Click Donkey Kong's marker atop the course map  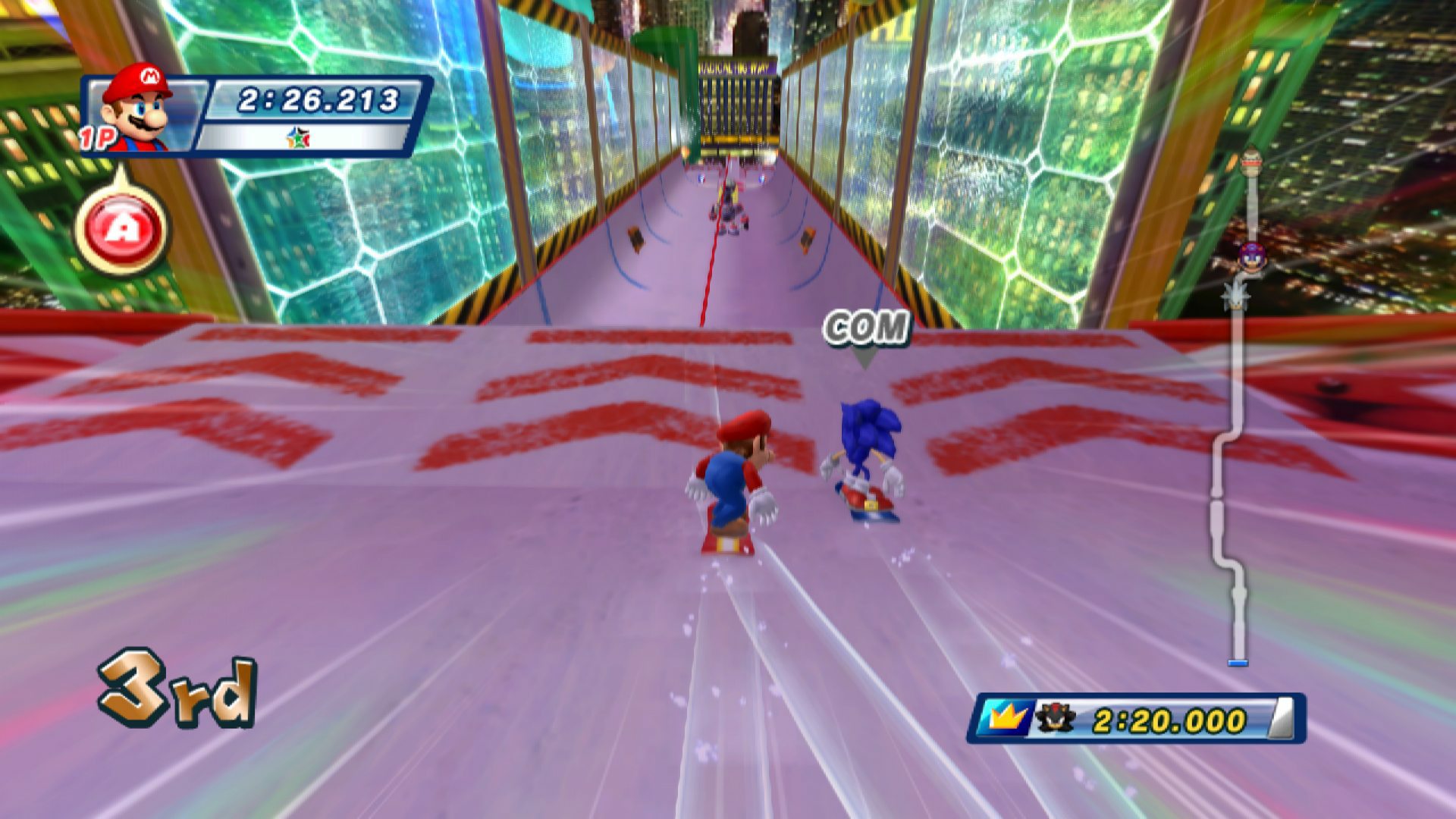tap(1250, 161)
